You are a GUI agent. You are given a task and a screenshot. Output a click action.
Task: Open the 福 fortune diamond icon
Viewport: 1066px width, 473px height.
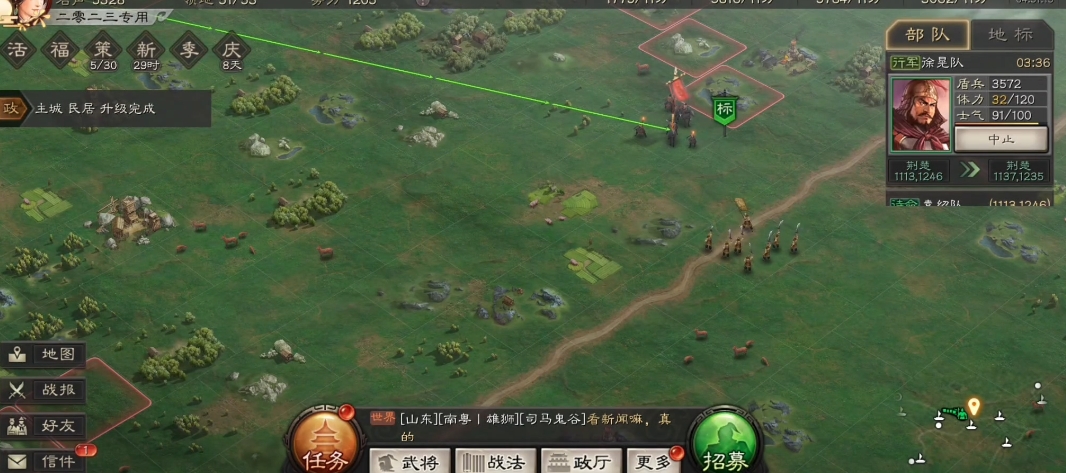(x=61, y=50)
